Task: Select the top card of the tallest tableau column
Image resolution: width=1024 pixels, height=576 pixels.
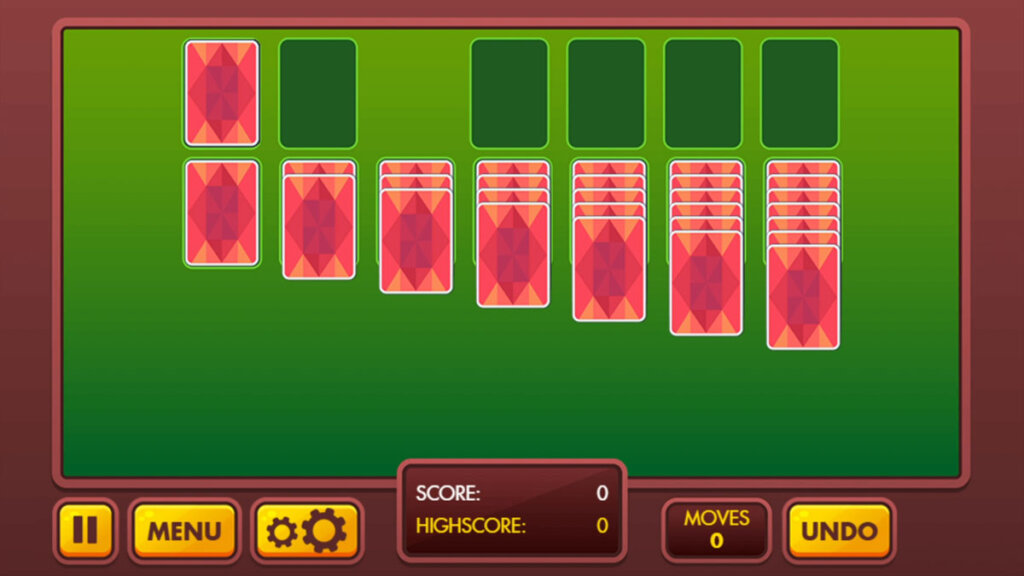Action: pyautogui.click(x=802, y=298)
